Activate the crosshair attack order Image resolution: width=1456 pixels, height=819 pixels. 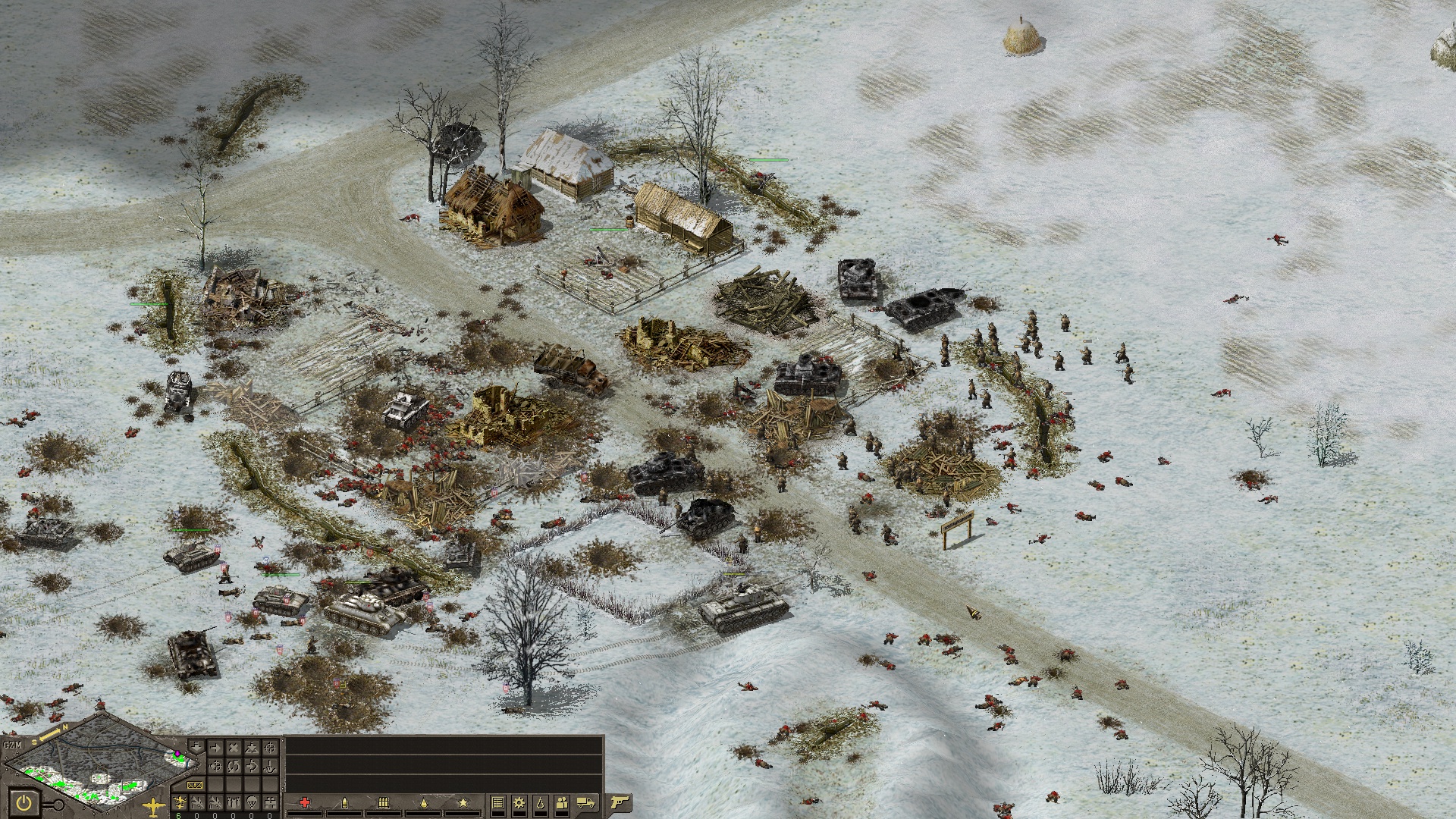[x=270, y=748]
